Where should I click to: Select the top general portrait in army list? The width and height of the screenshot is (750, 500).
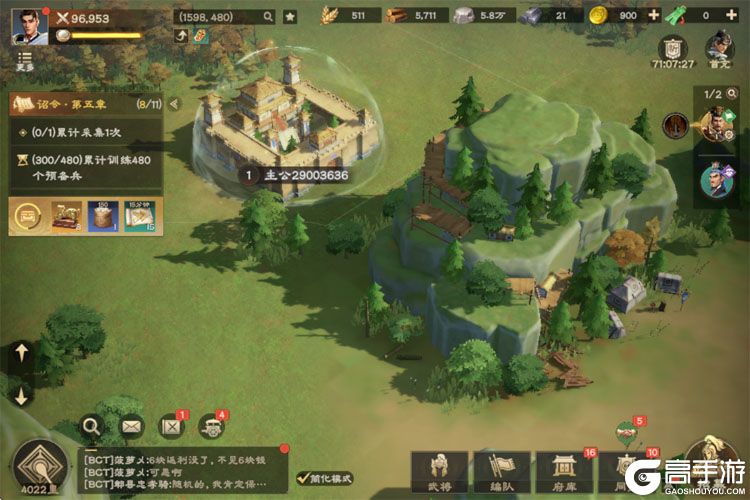click(x=715, y=125)
